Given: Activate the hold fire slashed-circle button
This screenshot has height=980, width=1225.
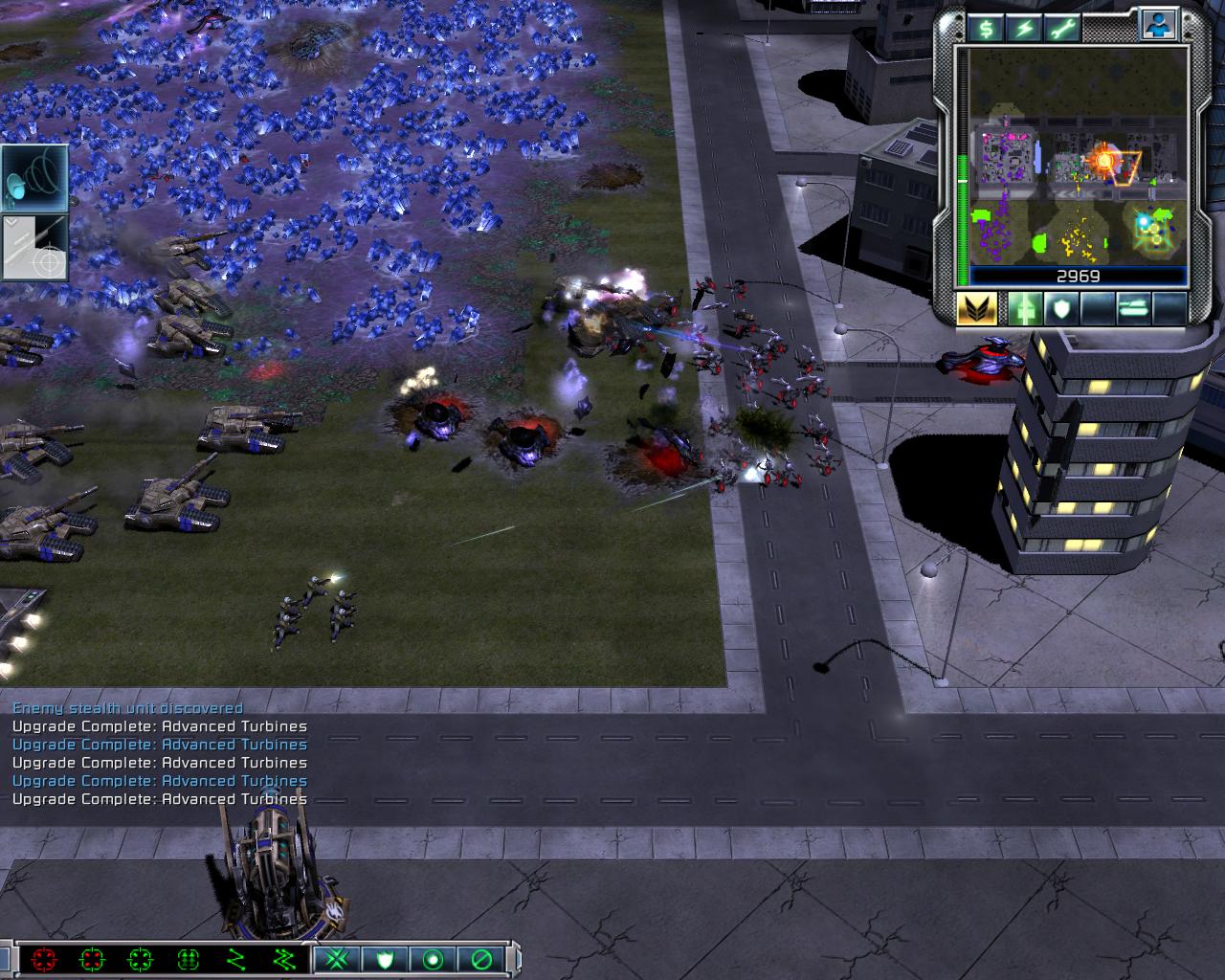Looking at the screenshot, I should [482, 958].
